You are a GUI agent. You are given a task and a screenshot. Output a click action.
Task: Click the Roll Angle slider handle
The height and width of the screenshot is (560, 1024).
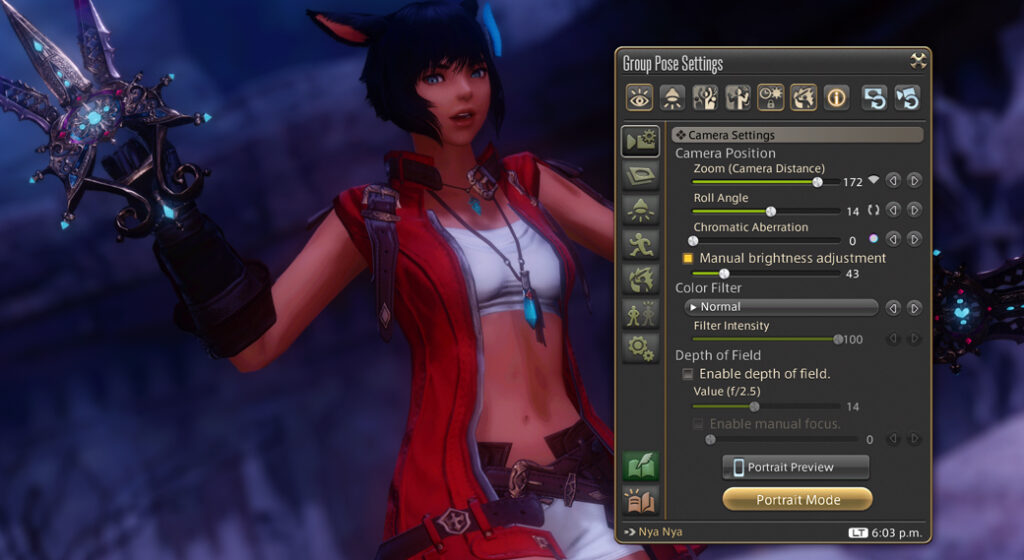[x=771, y=211]
